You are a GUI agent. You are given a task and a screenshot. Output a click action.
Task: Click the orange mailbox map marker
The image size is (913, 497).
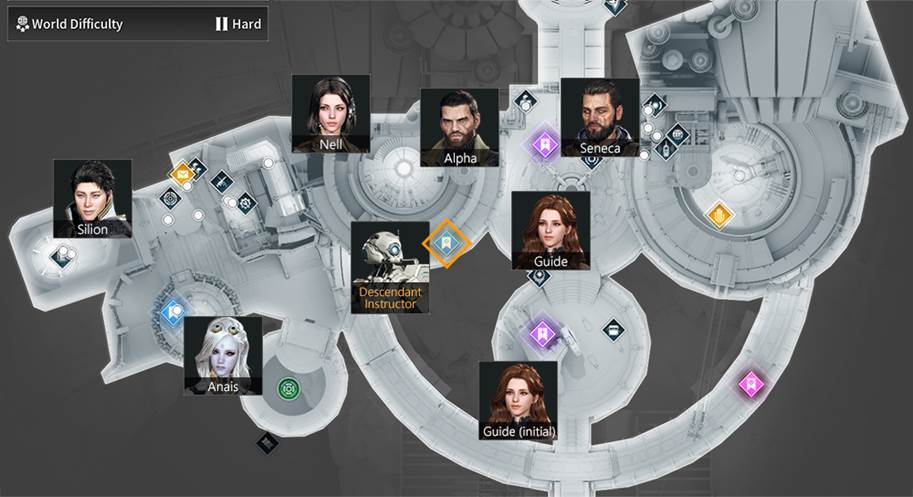[181, 175]
